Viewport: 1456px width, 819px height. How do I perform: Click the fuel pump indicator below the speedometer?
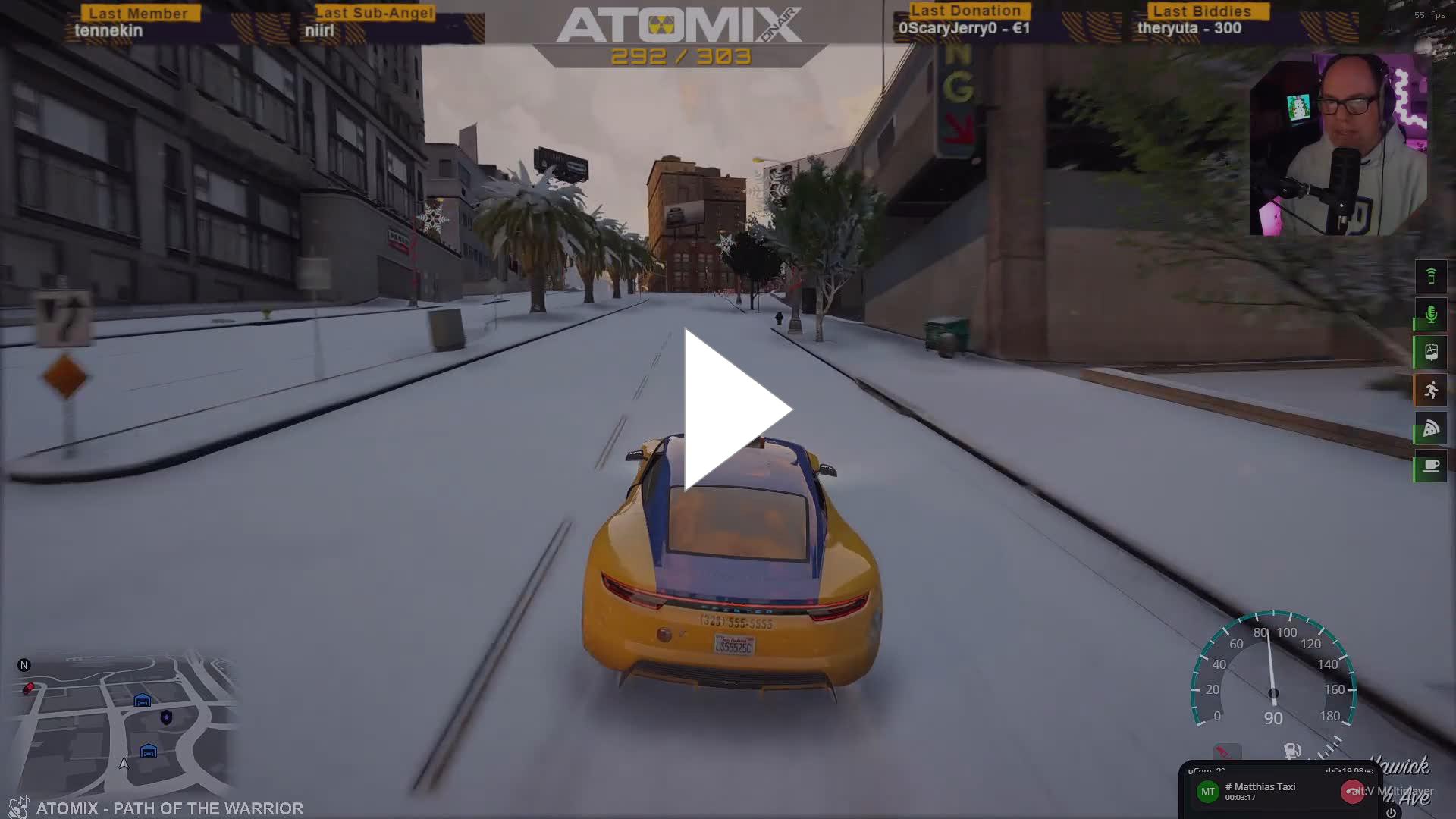coord(1291,751)
